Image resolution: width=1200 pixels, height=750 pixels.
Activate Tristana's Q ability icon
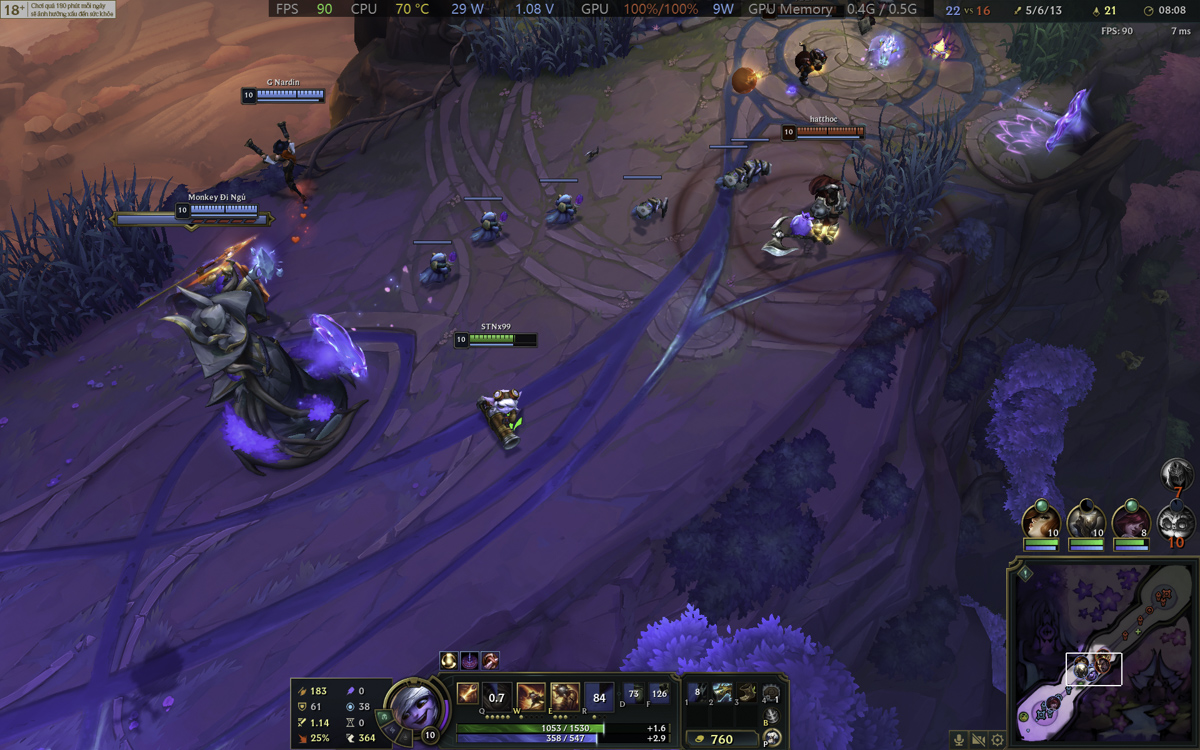pos(495,695)
